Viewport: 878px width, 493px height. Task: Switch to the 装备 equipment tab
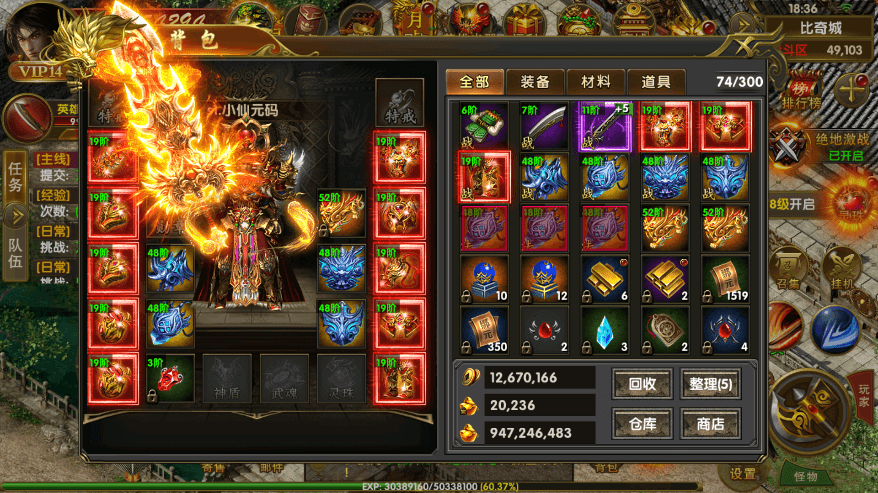click(x=535, y=82)
